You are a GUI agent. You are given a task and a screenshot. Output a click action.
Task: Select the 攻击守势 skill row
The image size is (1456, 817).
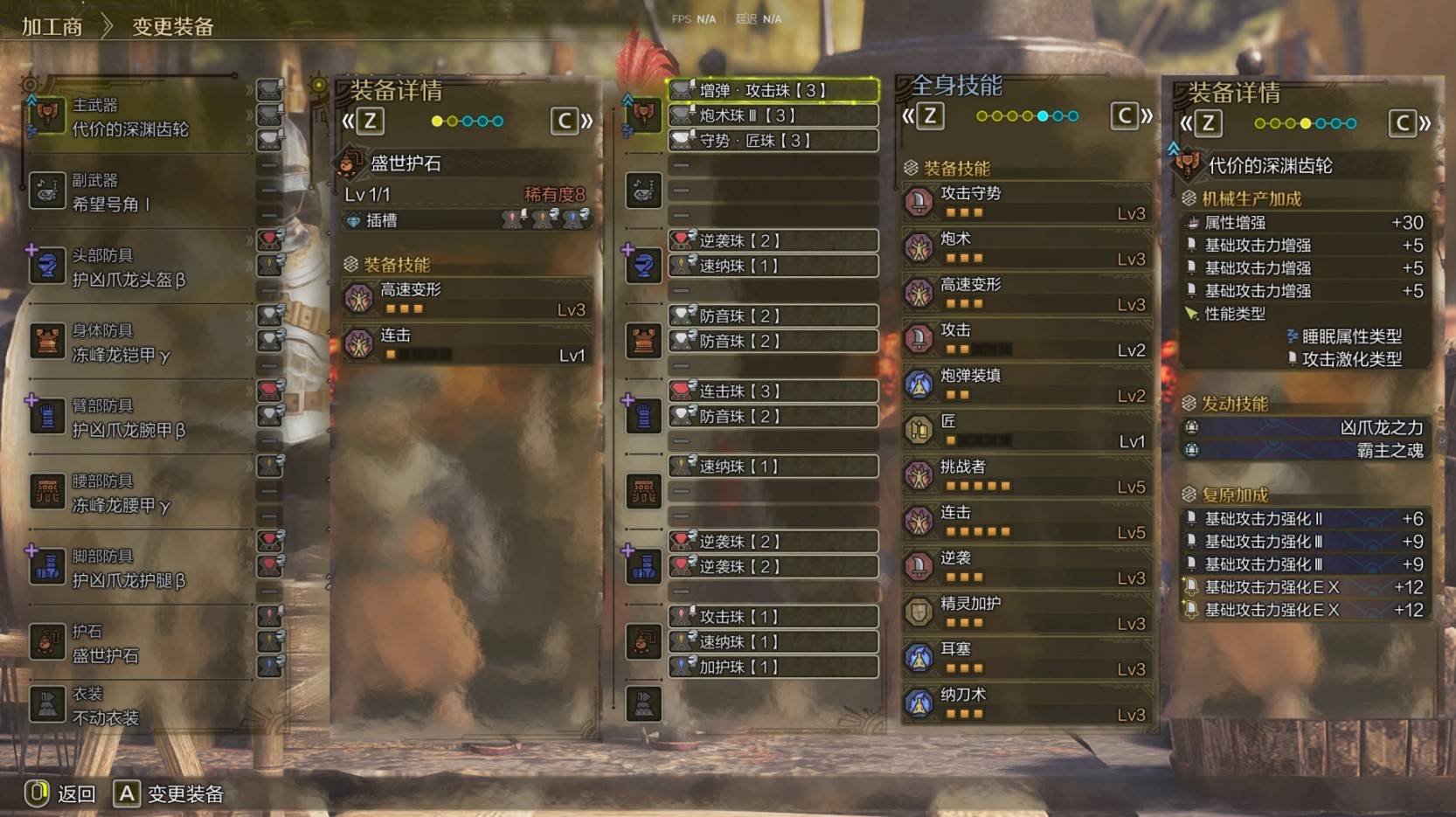point(1026,202)
